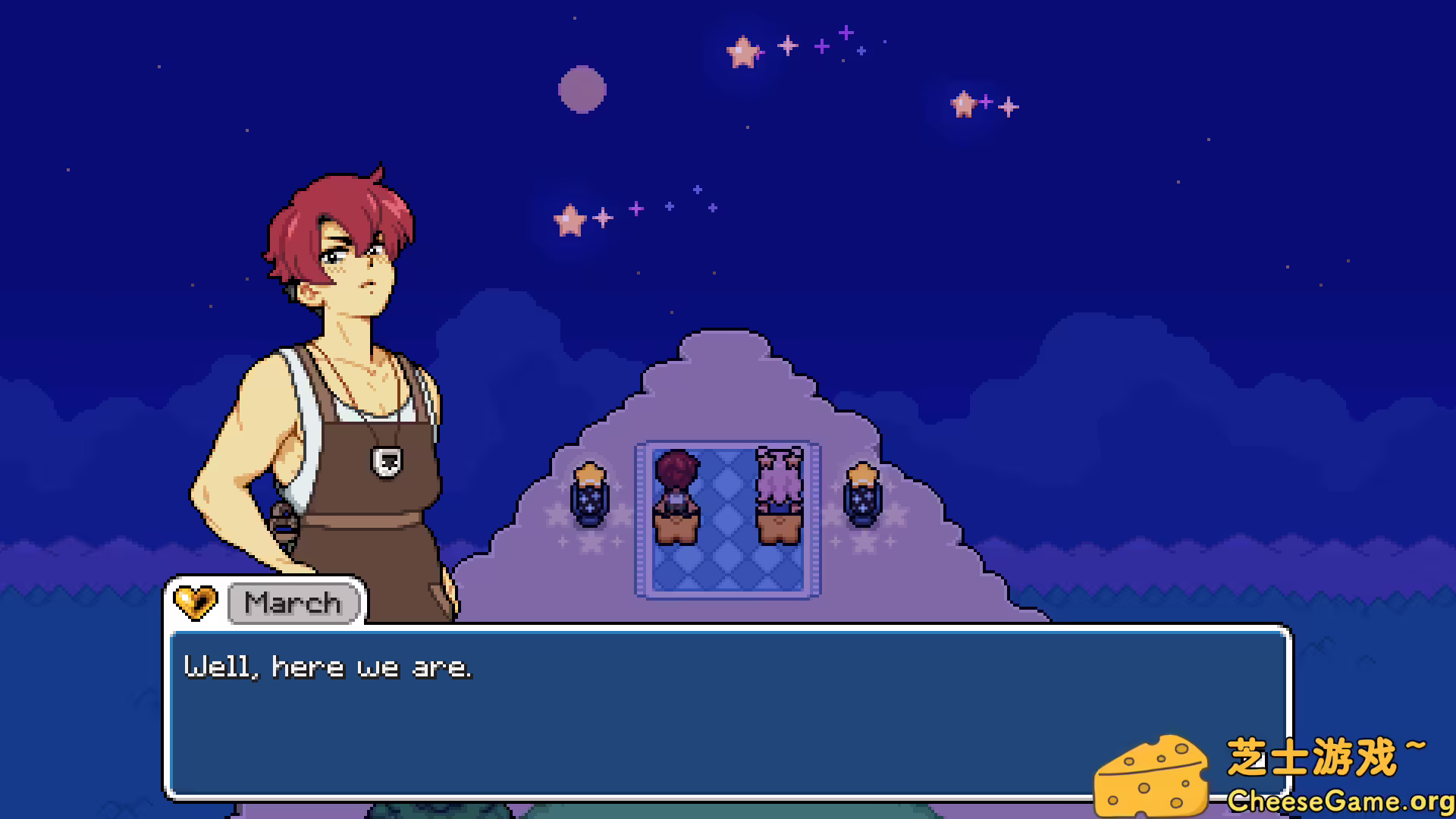
Task: Select the March nameplate tab
Action: [x=293, y=603]
